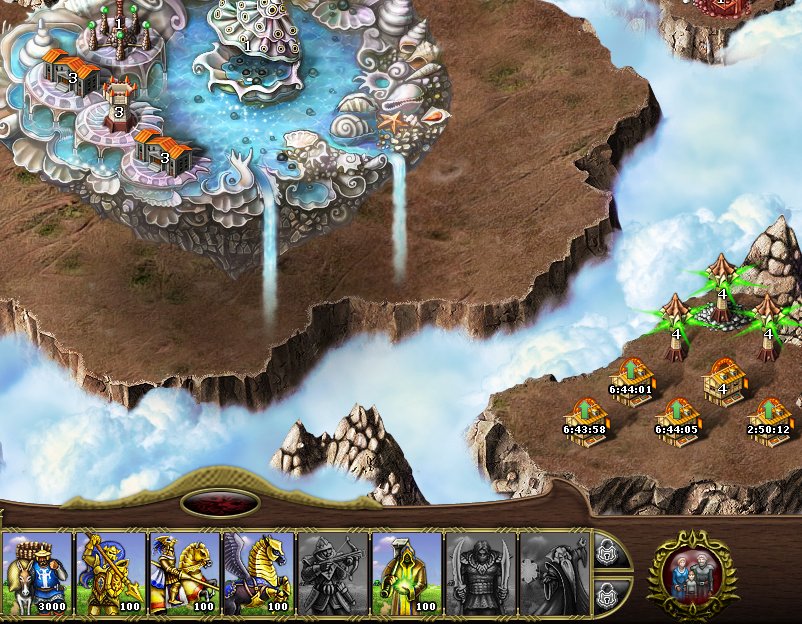The width and height of the screenshot is (802, 624).
Task: Choose the golden swordsman unit card
Action: 112,573
